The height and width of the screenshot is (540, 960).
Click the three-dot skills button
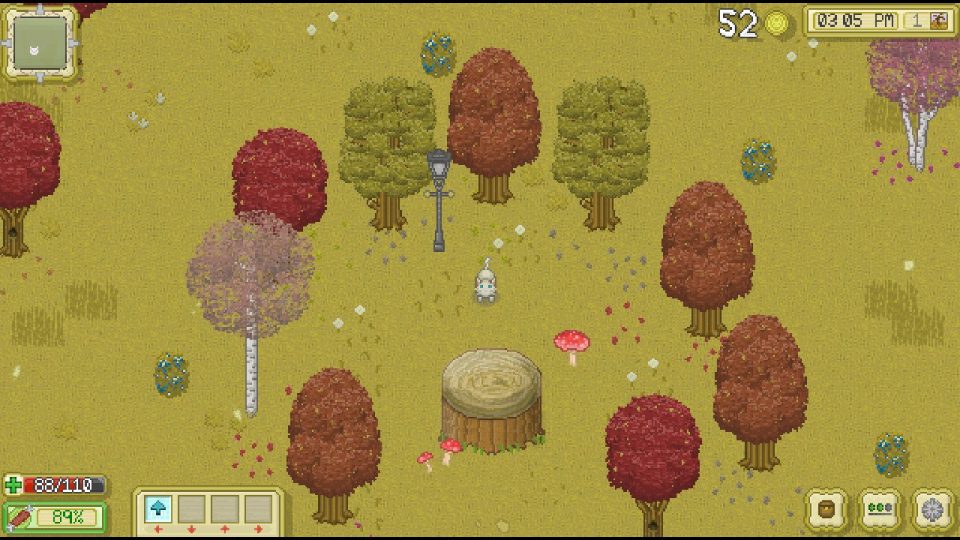(x=880, y=508)
